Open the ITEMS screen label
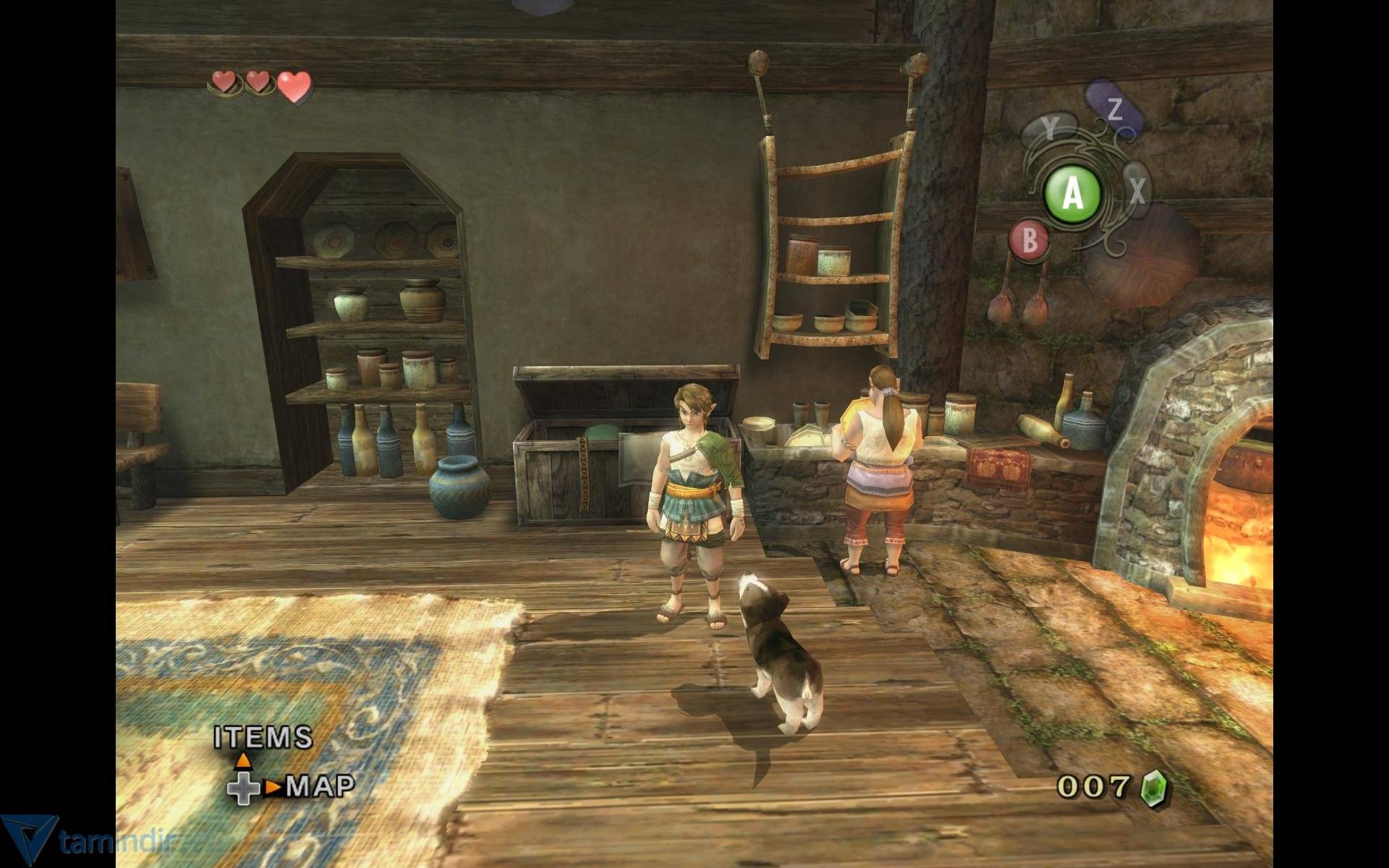The image size is (1389, 868). click(263, 738)
